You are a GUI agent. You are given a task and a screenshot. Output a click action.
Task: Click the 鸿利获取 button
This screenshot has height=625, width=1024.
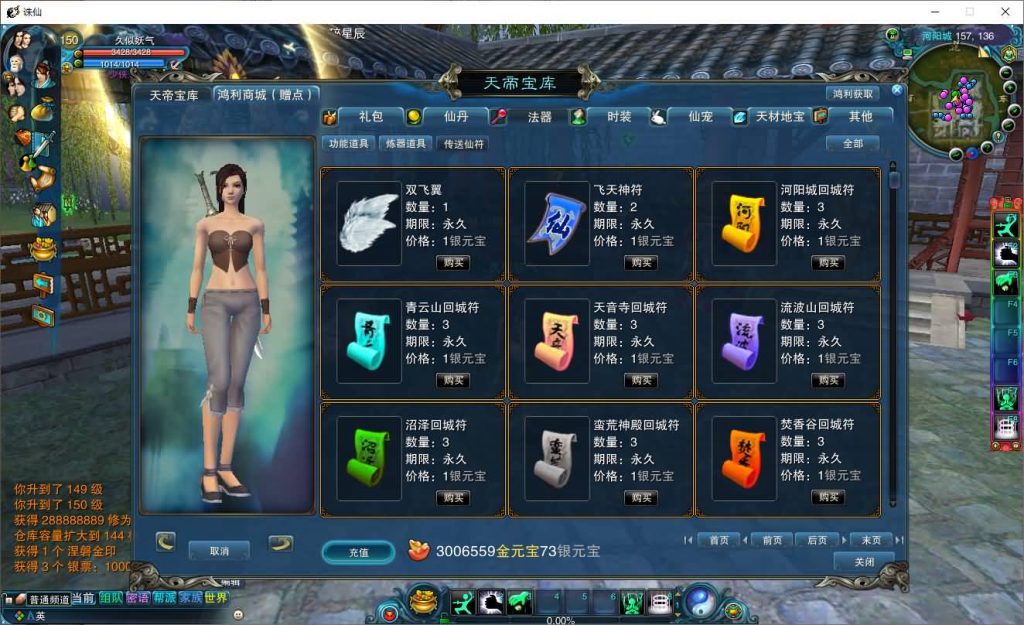click(x=852, y=94)
